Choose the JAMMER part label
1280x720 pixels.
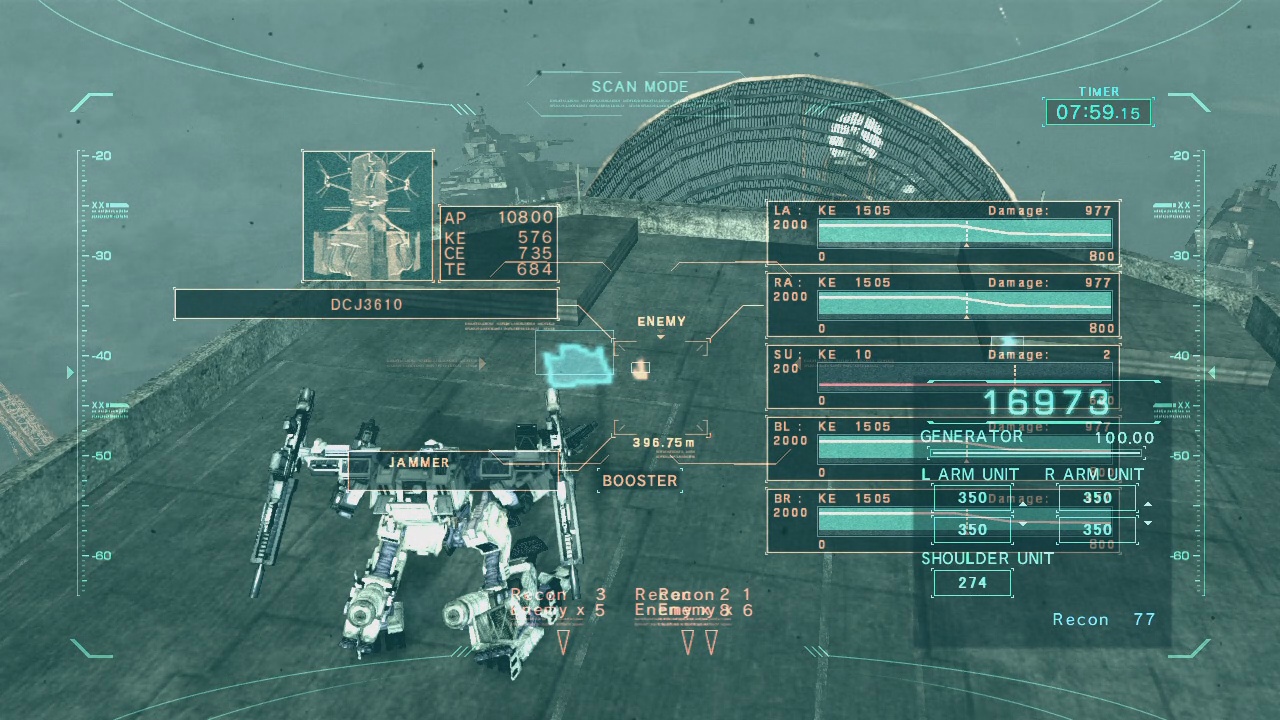tap(419, 463)
